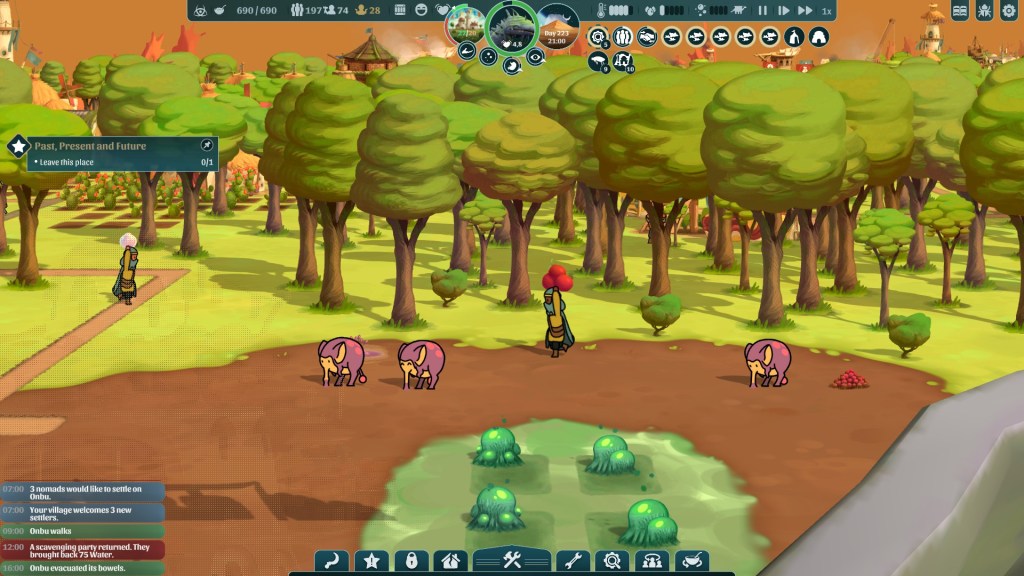Open the wrench tools tab
Viewport: 1024px width, 576px height.
pos(571,561)
